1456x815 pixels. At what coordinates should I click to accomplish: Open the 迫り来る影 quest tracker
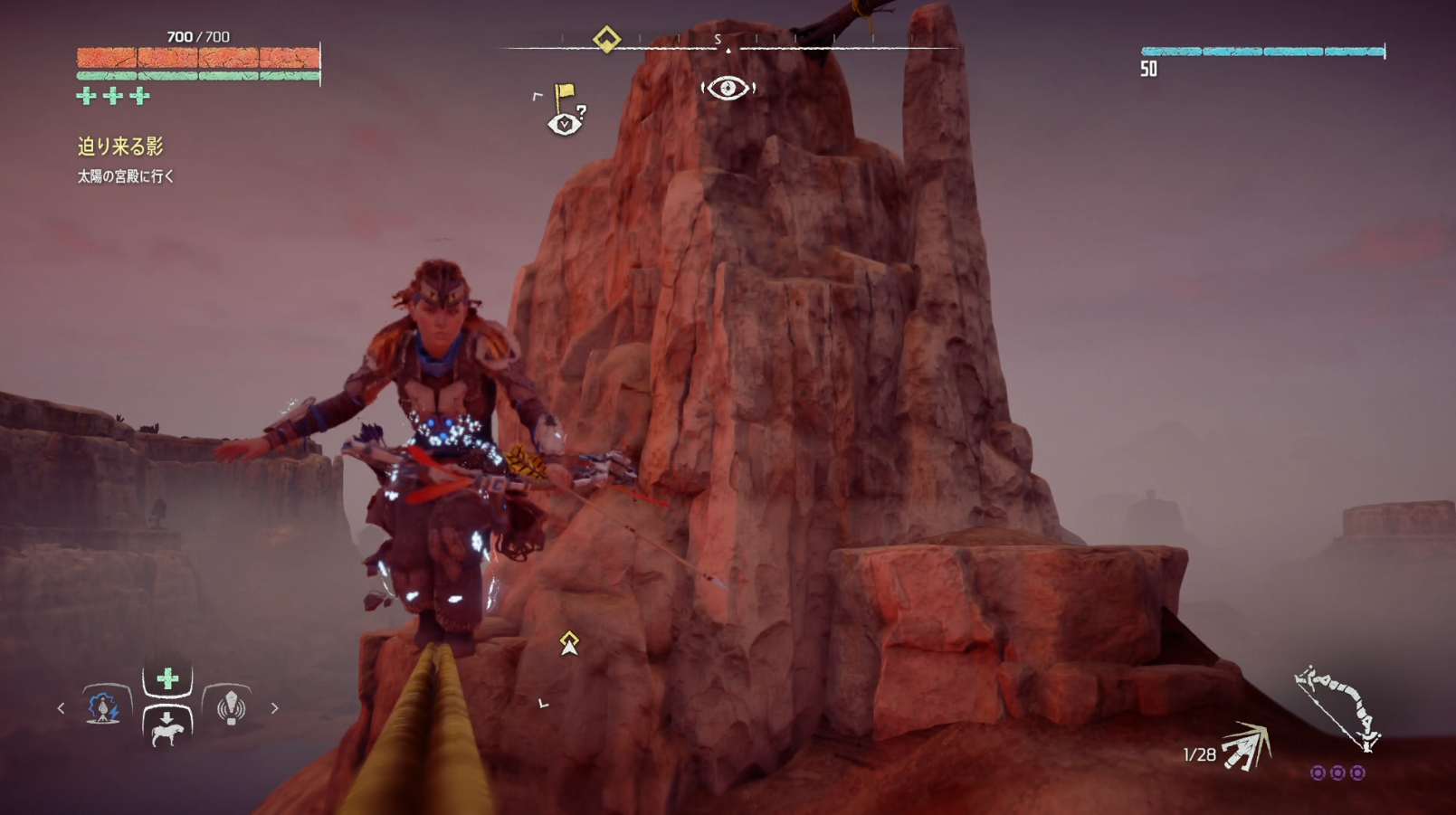[x=120, y=147]
